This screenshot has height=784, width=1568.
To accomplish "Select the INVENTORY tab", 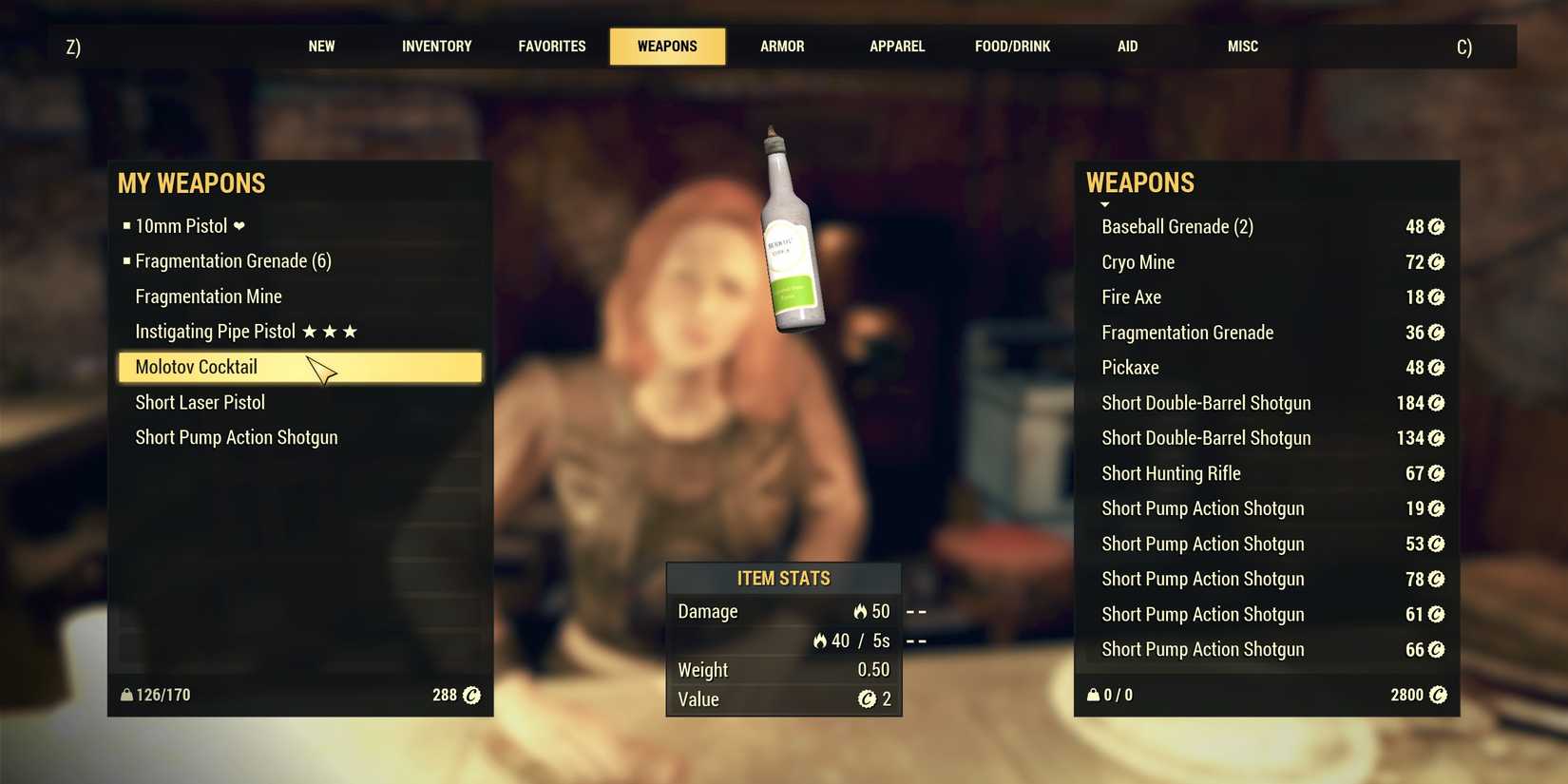I will click(x=436, y=46).
